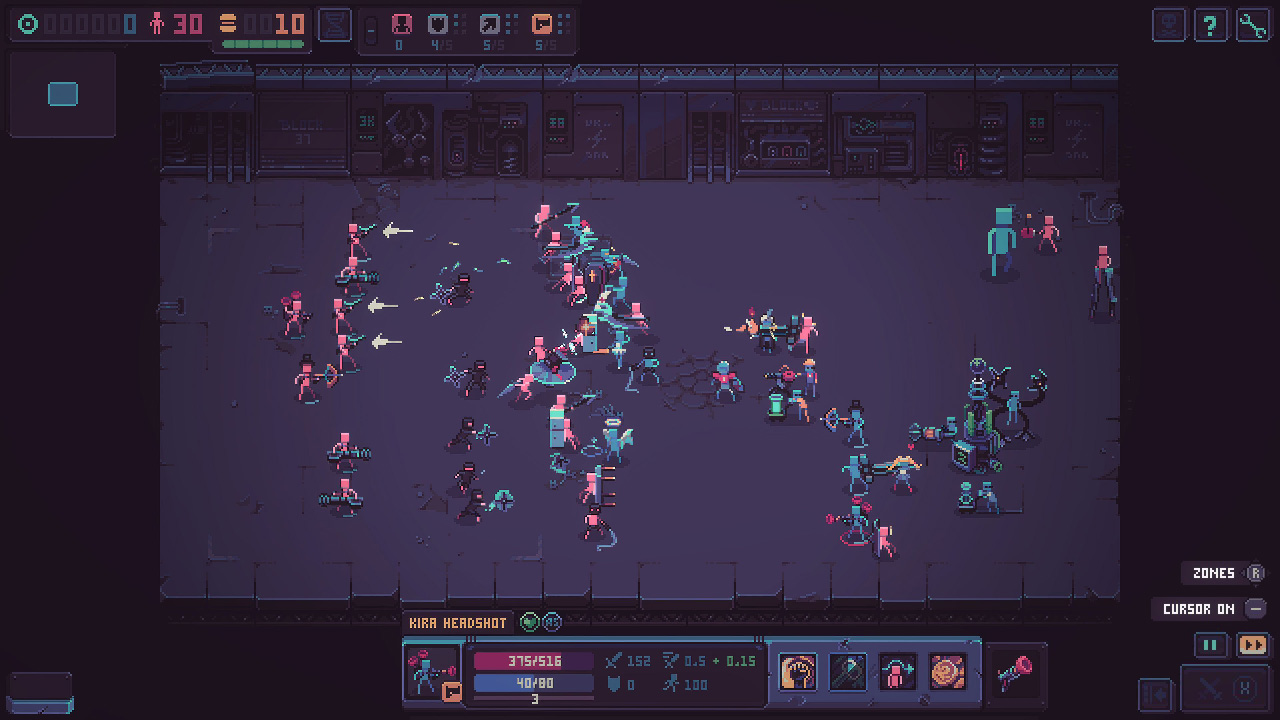Click the coin ability icon
Image resolution: width=1280 pixels, height=720 pixels.
[947, 672]
